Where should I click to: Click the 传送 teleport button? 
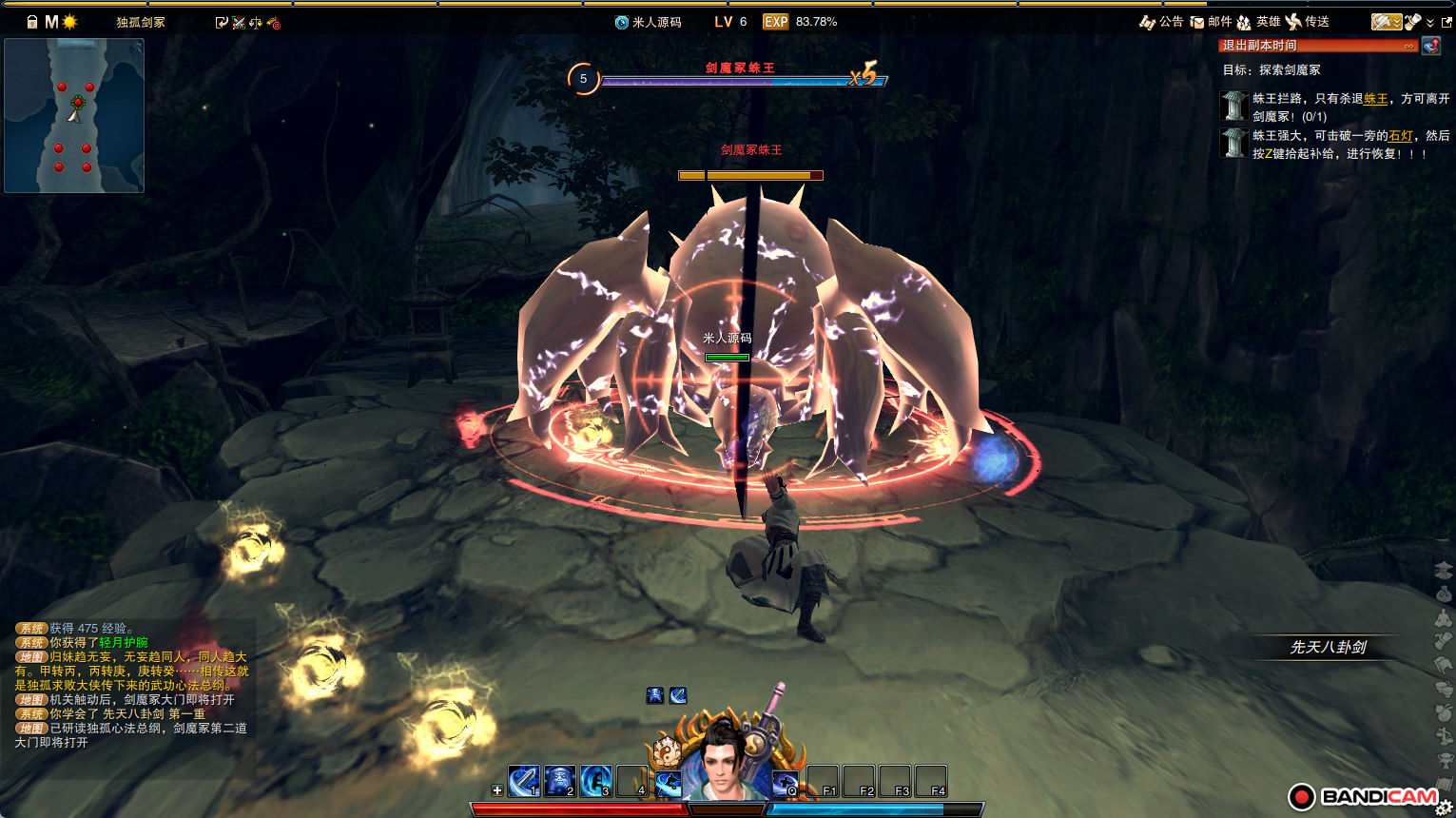1307,22
